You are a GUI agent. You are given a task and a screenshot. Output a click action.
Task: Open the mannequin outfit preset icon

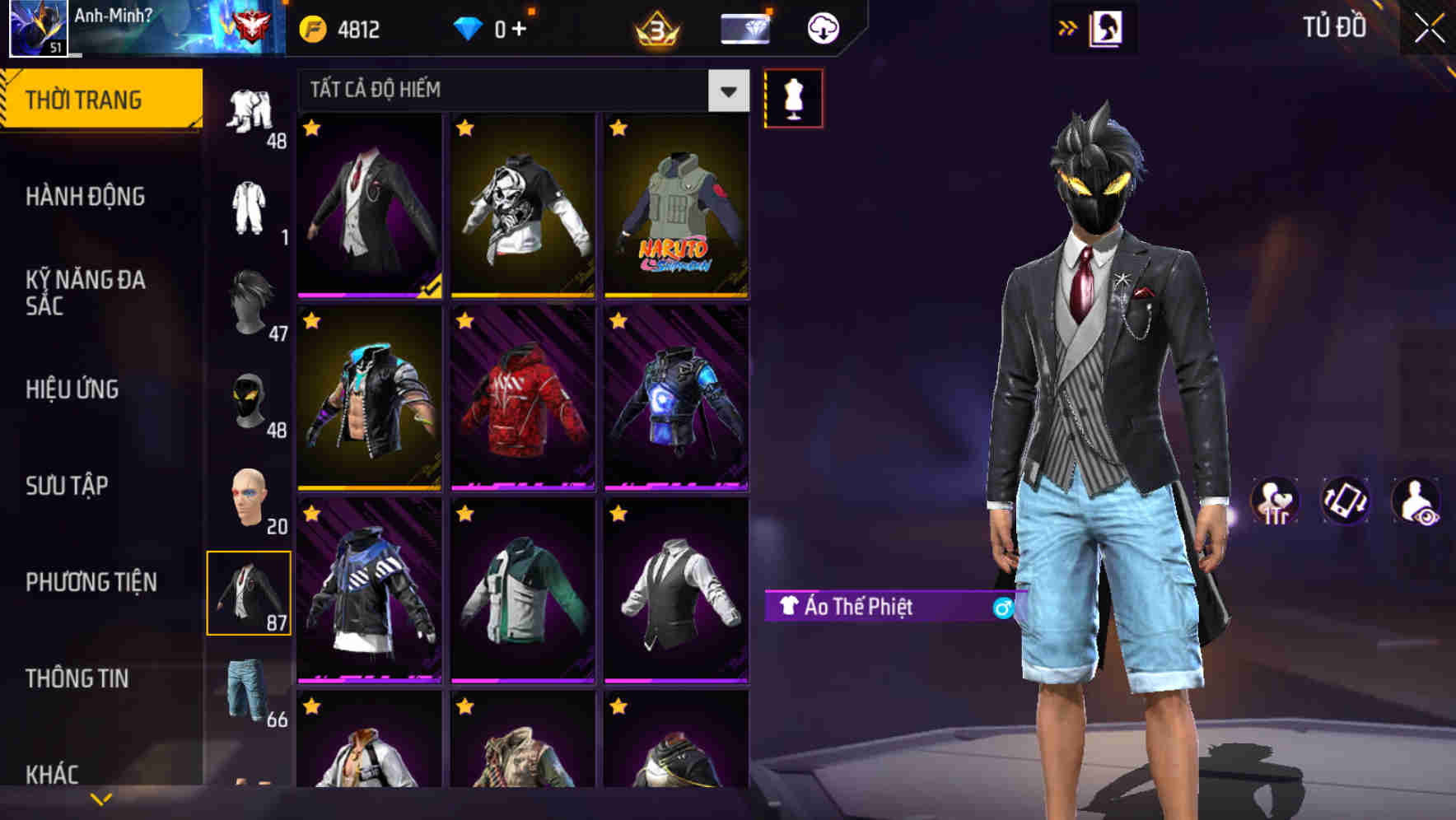(x=793, y=97)
